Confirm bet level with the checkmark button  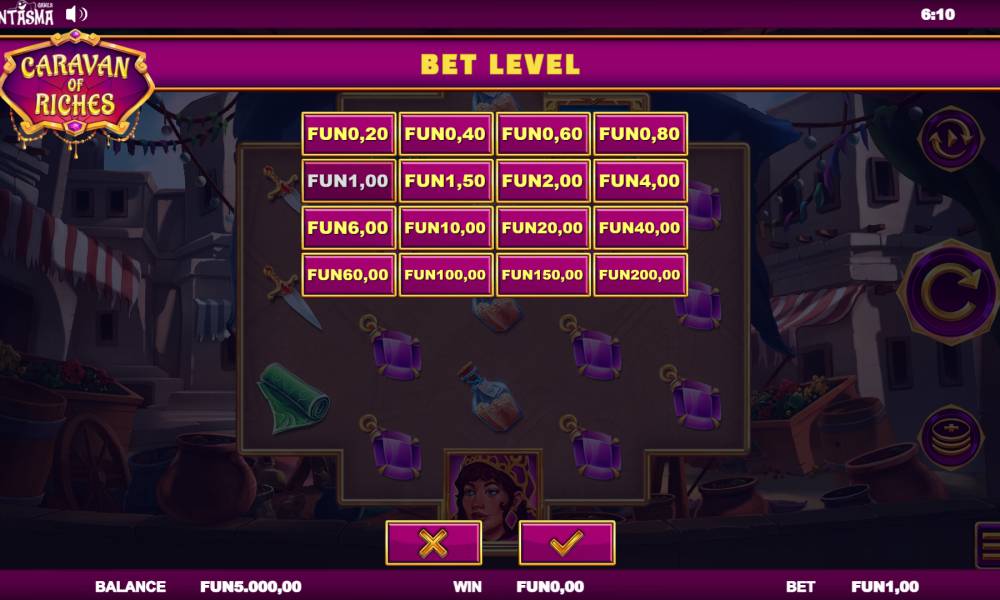click(567, 543)
